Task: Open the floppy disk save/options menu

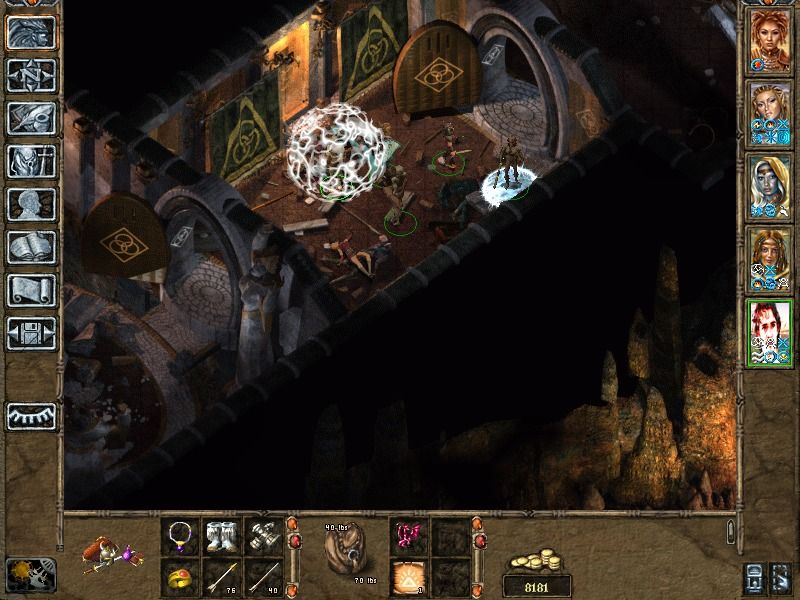Action: [x=31, y=332]
